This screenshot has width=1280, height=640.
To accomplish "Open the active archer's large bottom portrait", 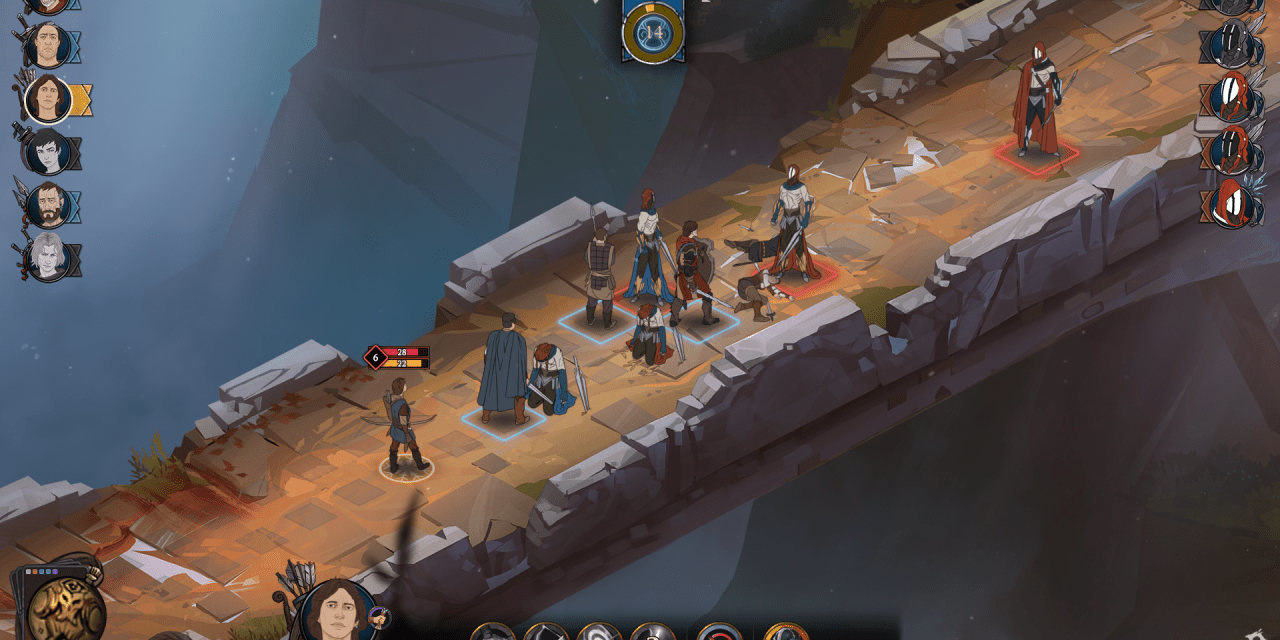I will 337,610.
